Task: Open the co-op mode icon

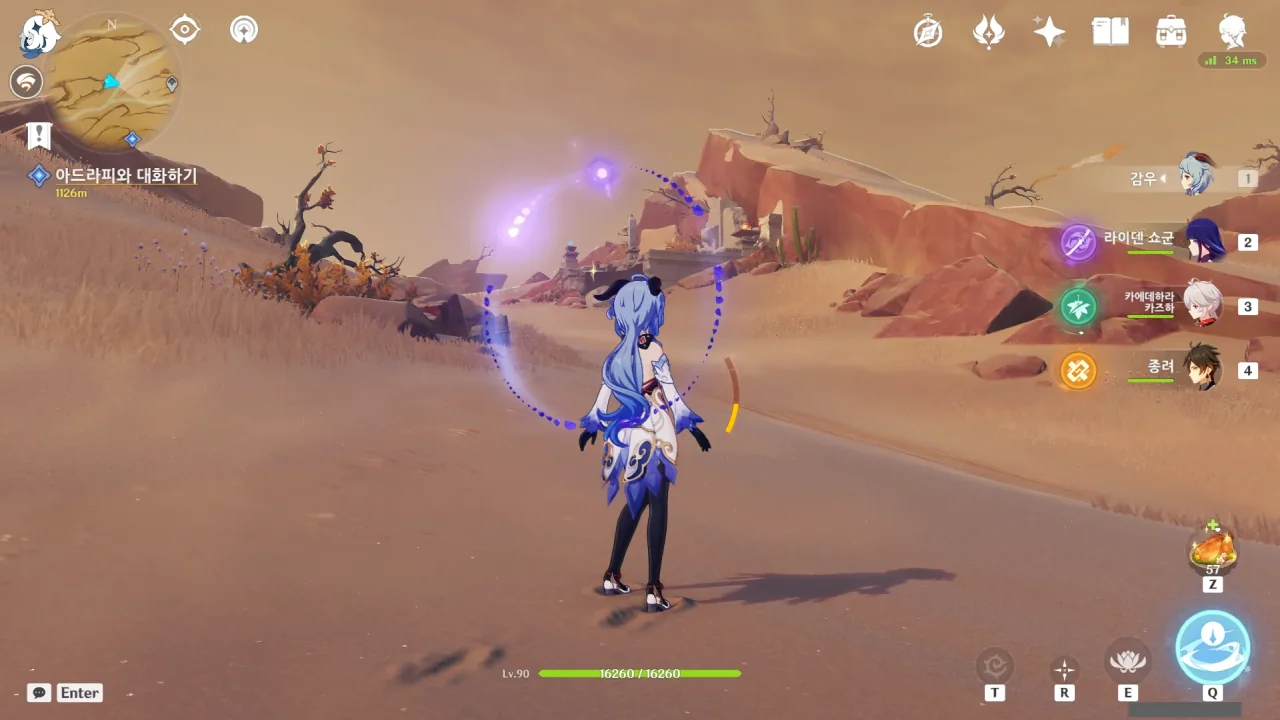Action: point(243,30)
